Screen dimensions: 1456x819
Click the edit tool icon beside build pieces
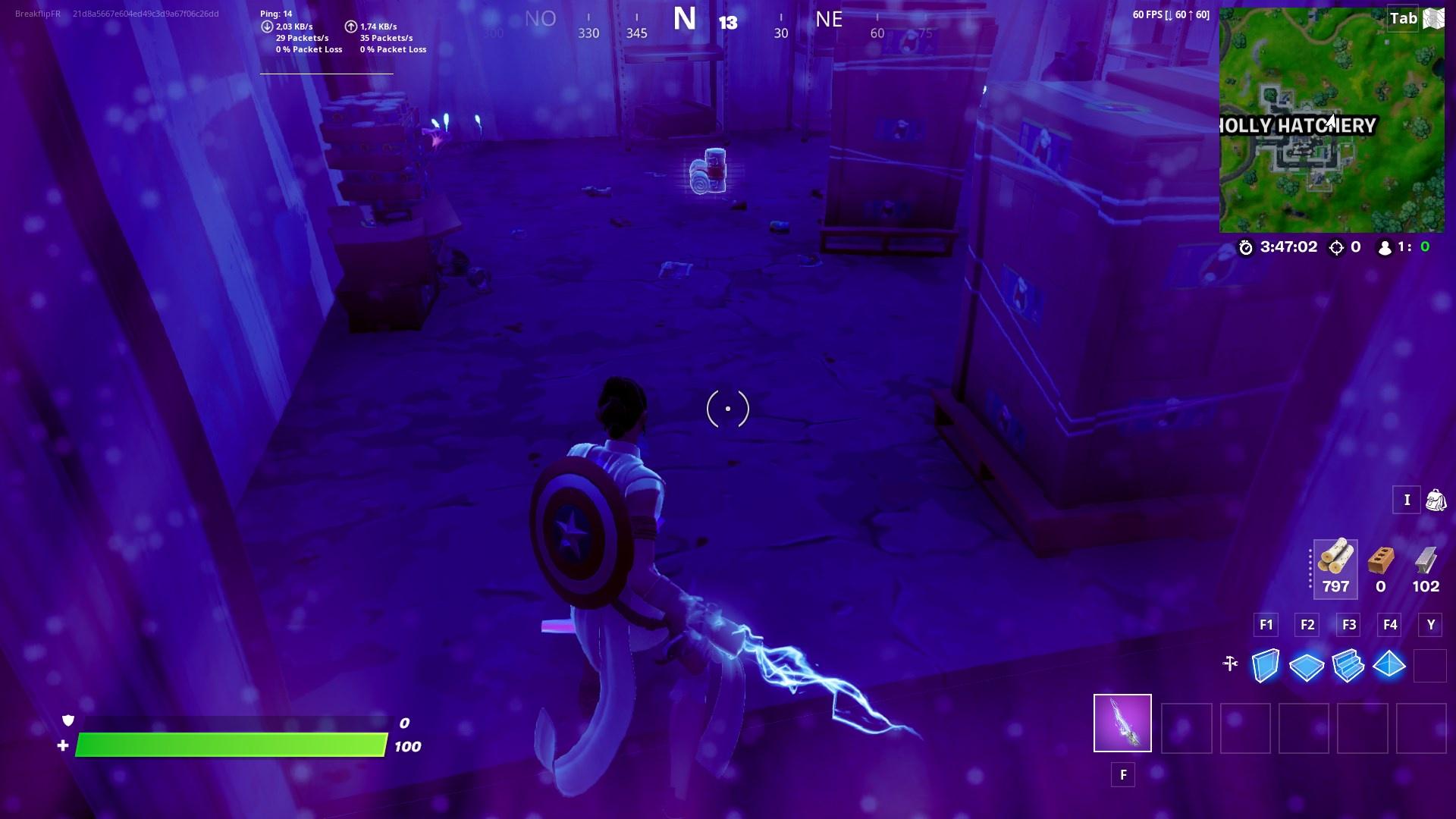[1228, 664]
